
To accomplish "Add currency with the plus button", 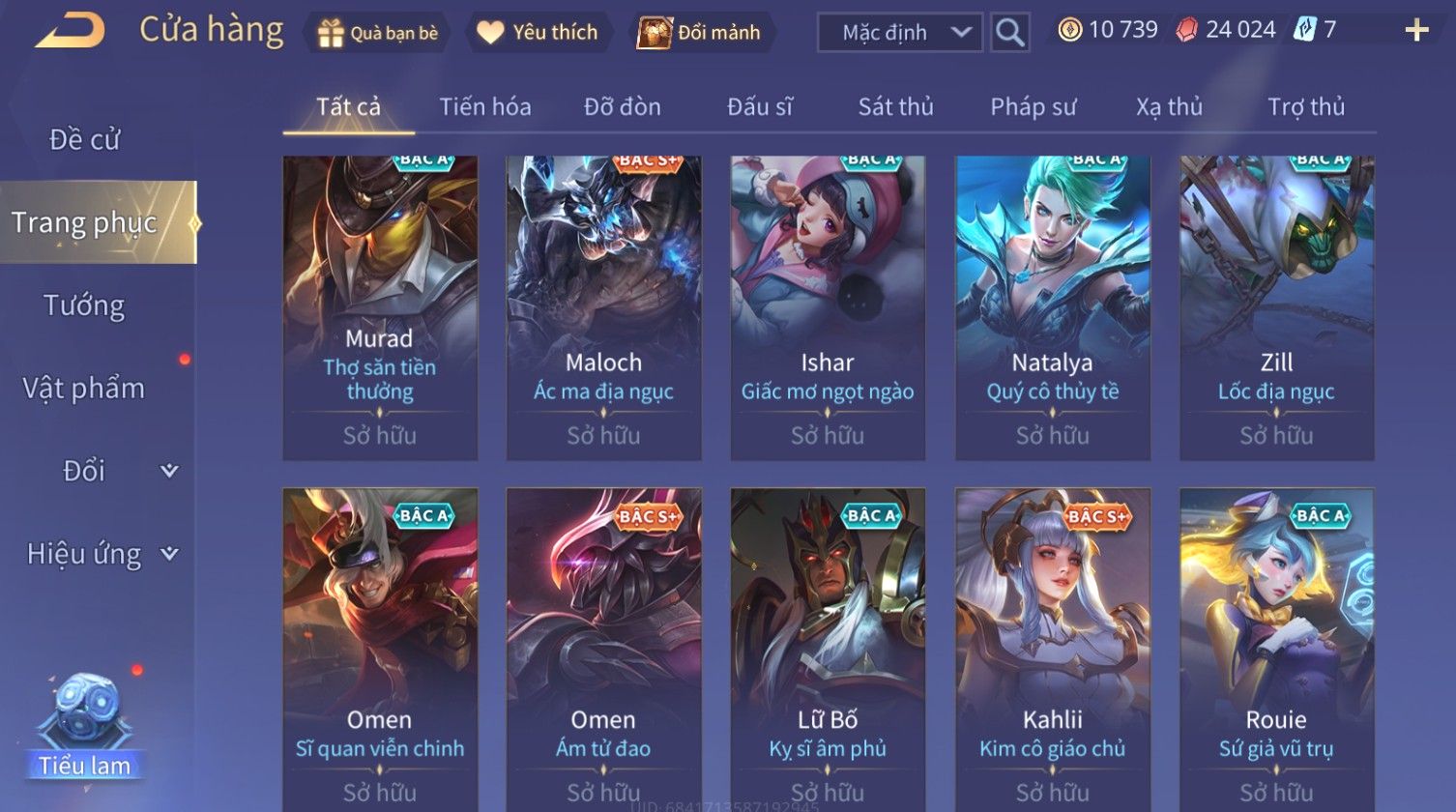I will click(1416, 31).
